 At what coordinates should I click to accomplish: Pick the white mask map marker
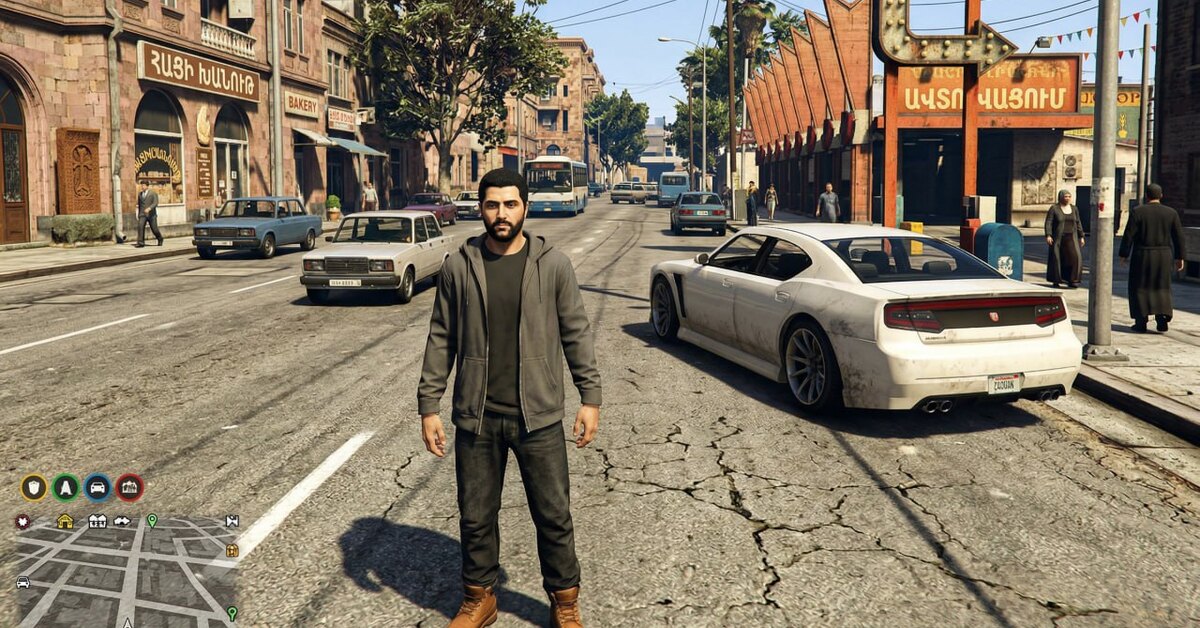(x=122, y=521)
